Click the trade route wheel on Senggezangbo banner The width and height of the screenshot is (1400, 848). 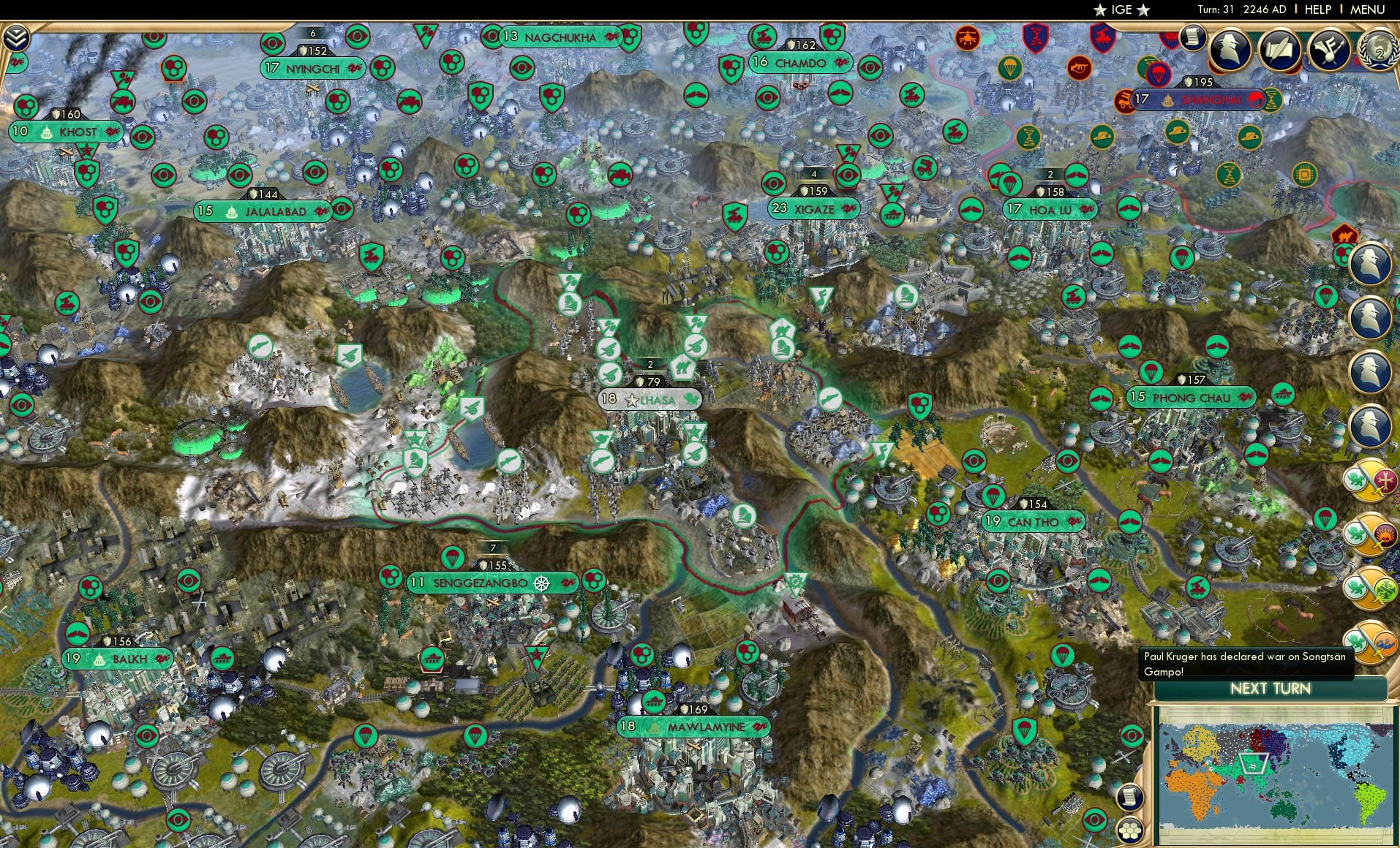tap(542, 583)
